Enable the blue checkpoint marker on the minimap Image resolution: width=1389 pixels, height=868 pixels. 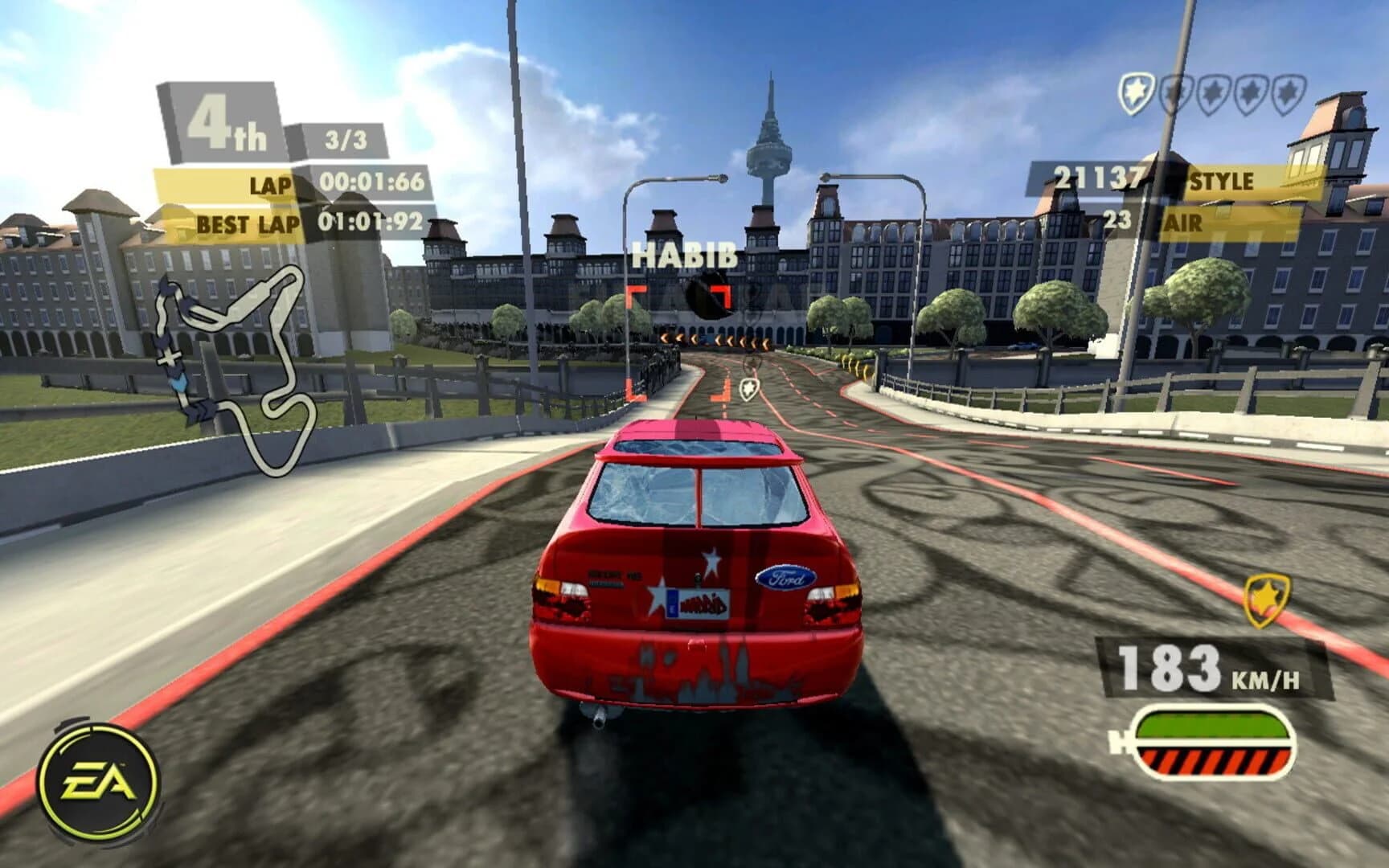click(178, 383)
